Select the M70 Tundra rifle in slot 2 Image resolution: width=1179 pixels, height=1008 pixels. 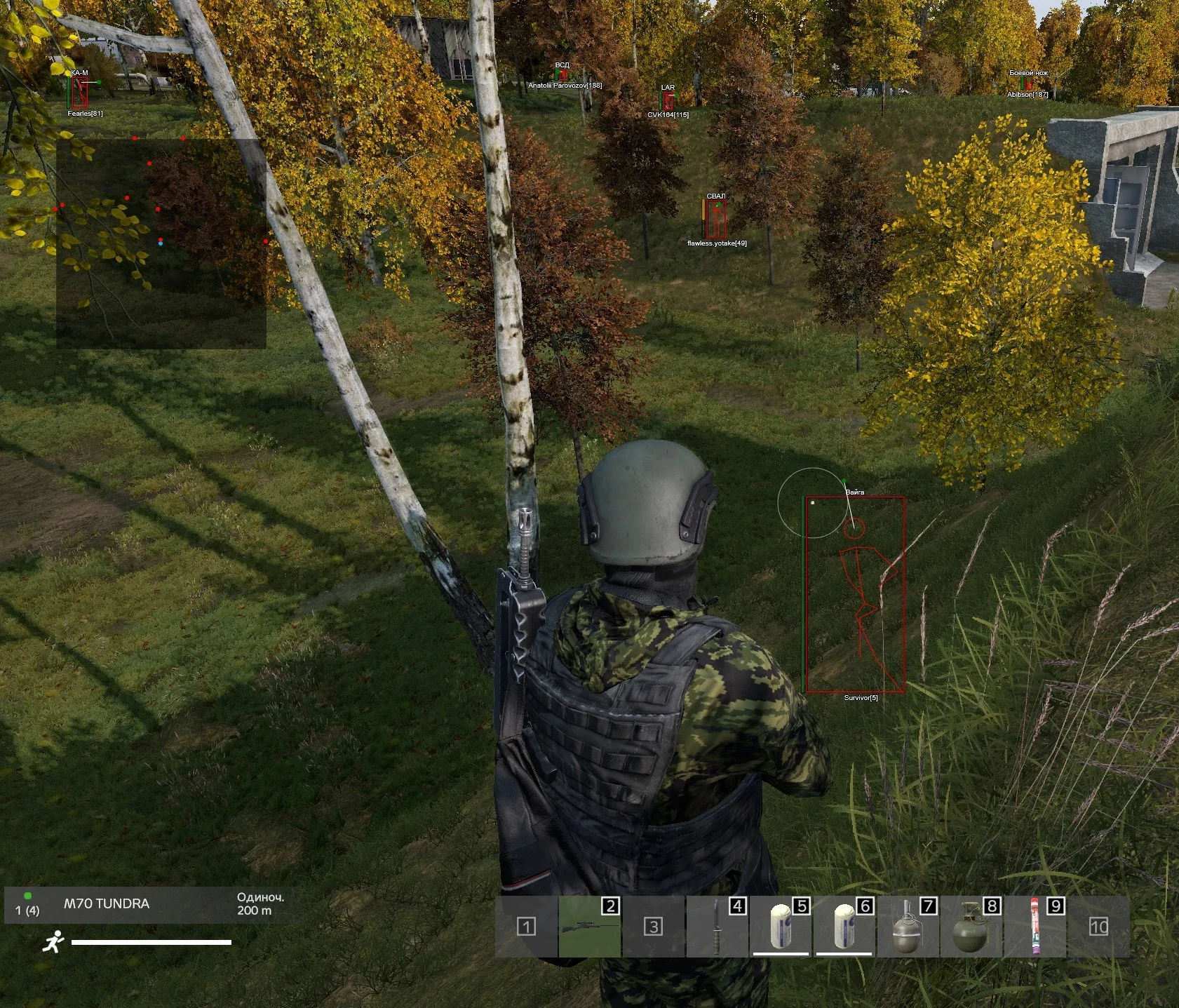(x=590, y=927)
